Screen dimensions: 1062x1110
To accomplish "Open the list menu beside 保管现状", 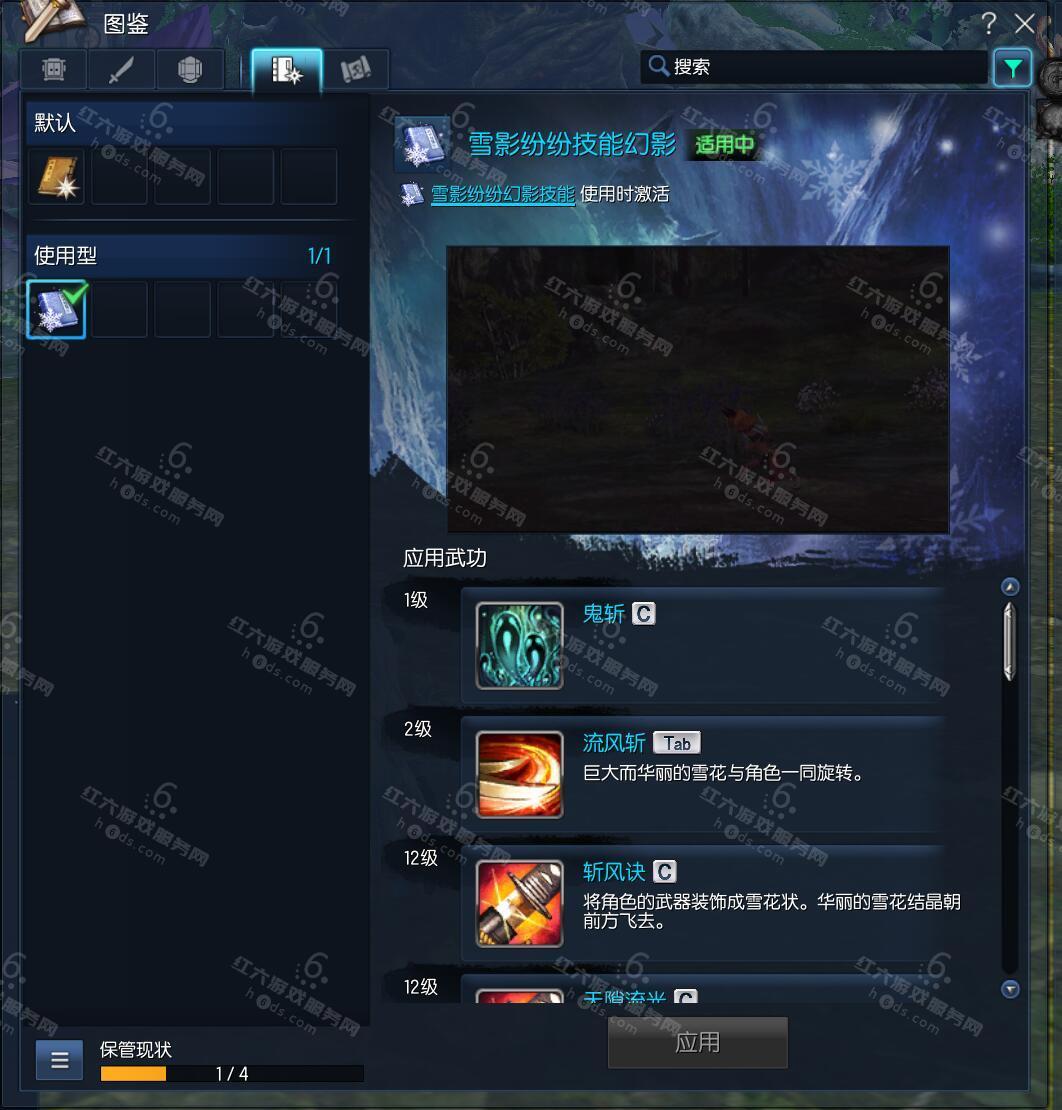I will pyautogui.click(x=60, y=1060).
